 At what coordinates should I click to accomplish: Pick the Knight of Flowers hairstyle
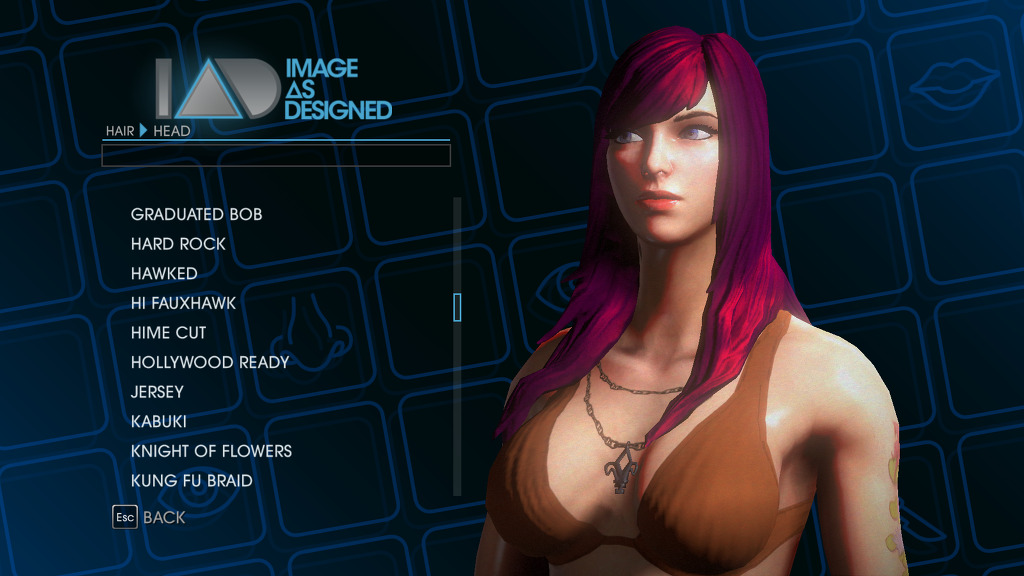pyautogui.click(x=211, y=451)
